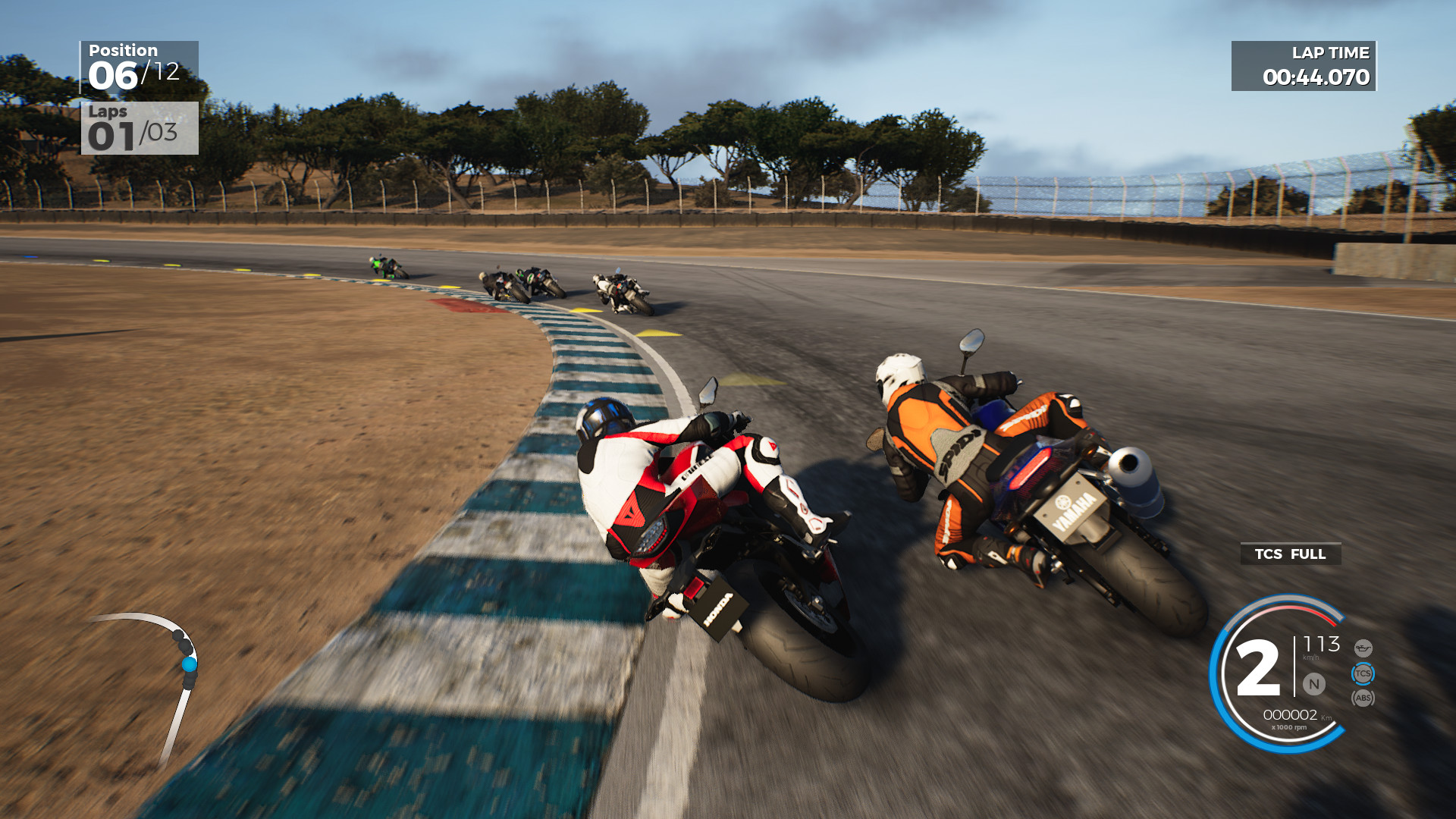Click the neutral gear (N) indicator icon
The width and height of the screenshot is (1456, 819).
1315,684
